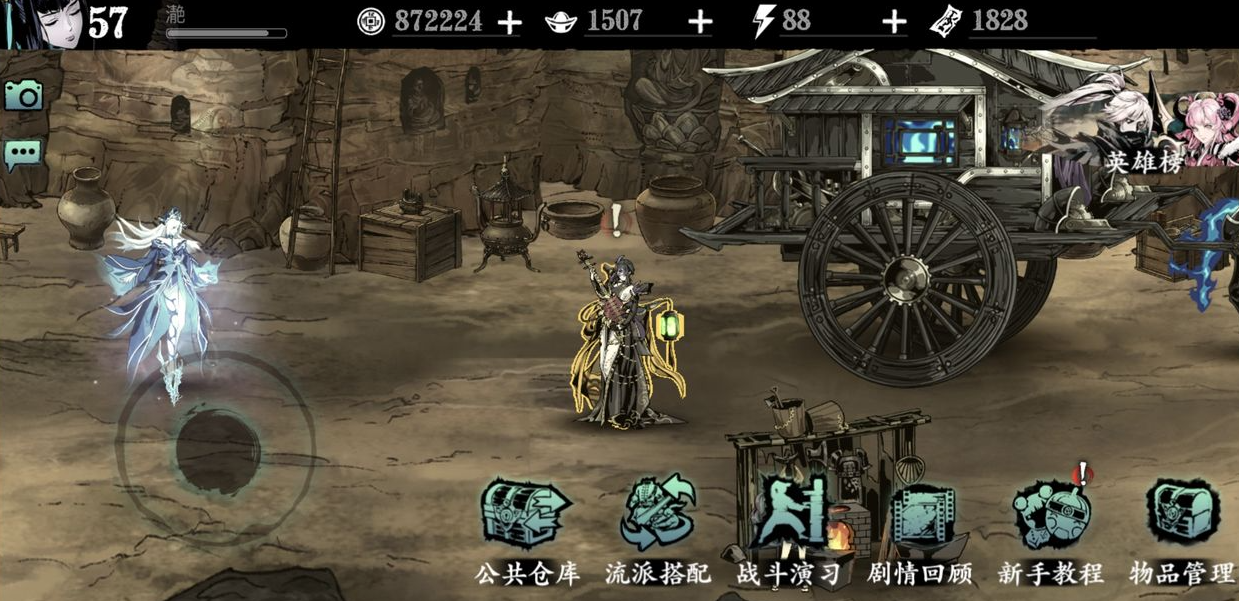
Task: Tap the character portrait avatar
Action: click(40, 24)
